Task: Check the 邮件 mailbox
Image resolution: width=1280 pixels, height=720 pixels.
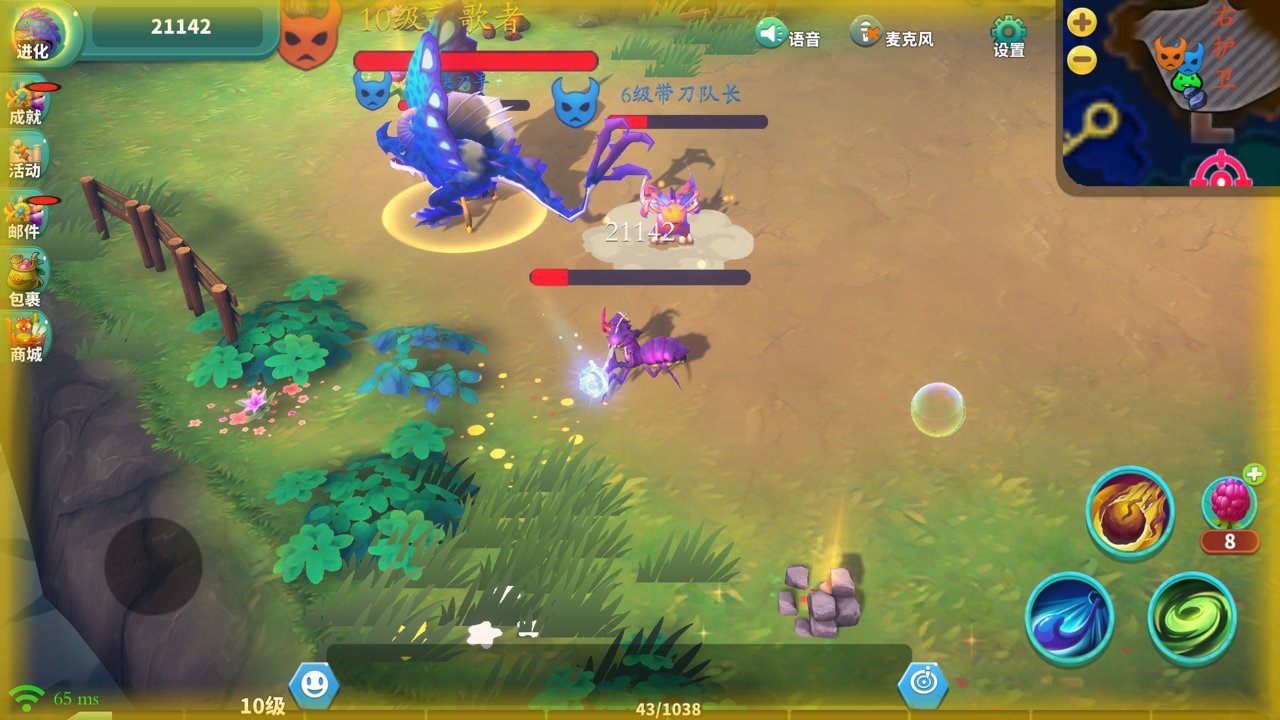Action: pyautogui.click(x=25, y=217)
